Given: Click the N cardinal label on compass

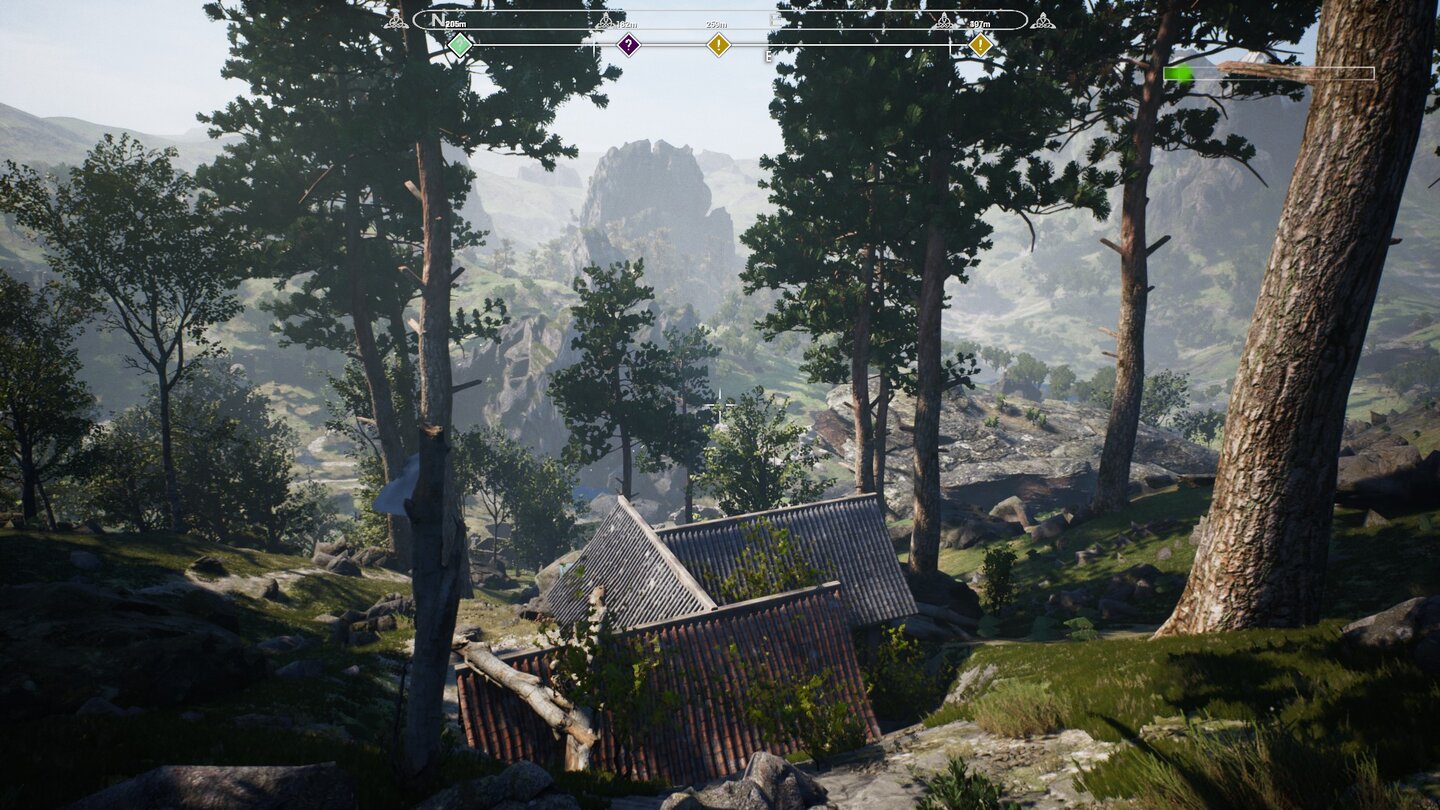Looking at the screenshot, I should click(437, 20).
